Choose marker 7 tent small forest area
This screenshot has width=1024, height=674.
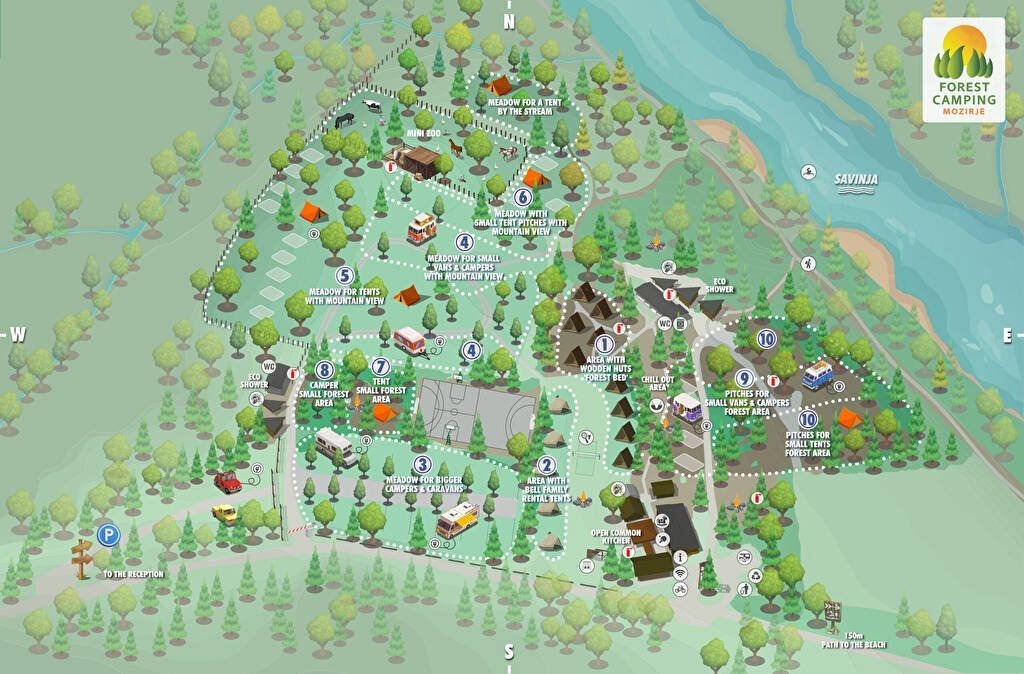(380, 367)
